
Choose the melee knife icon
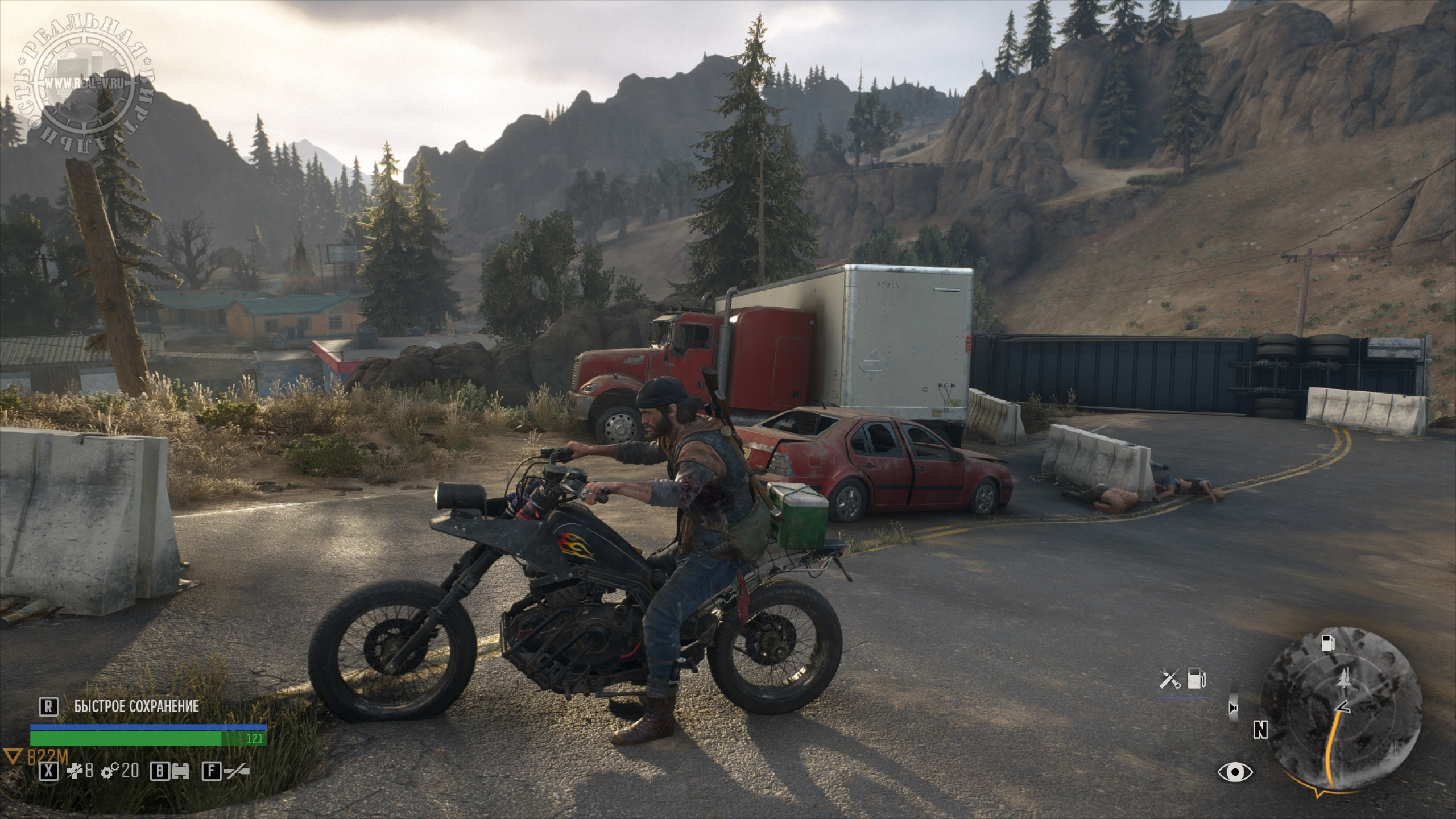236,771
